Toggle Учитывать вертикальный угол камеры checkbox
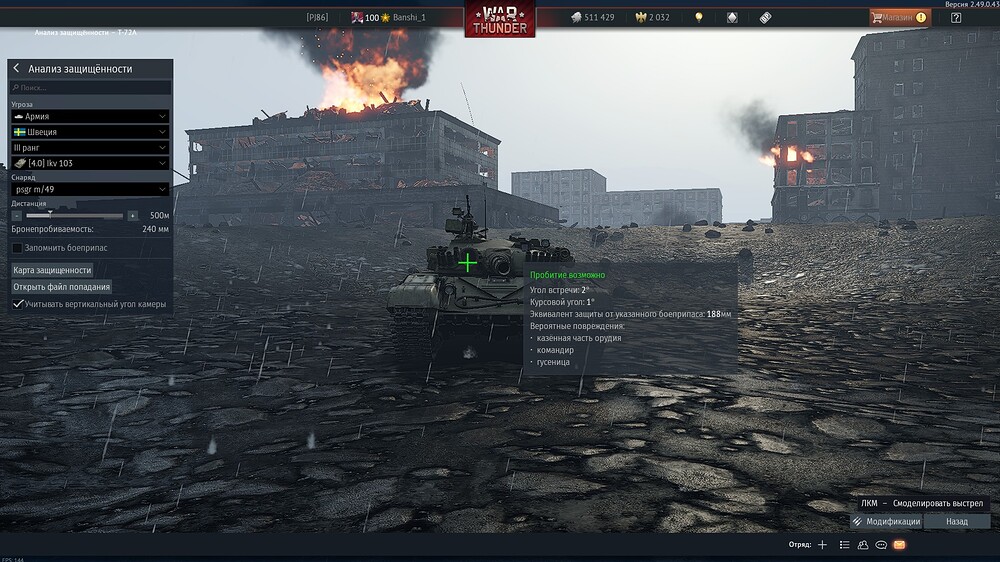Viewport: 1000px width, 562px height. (17, 304)
